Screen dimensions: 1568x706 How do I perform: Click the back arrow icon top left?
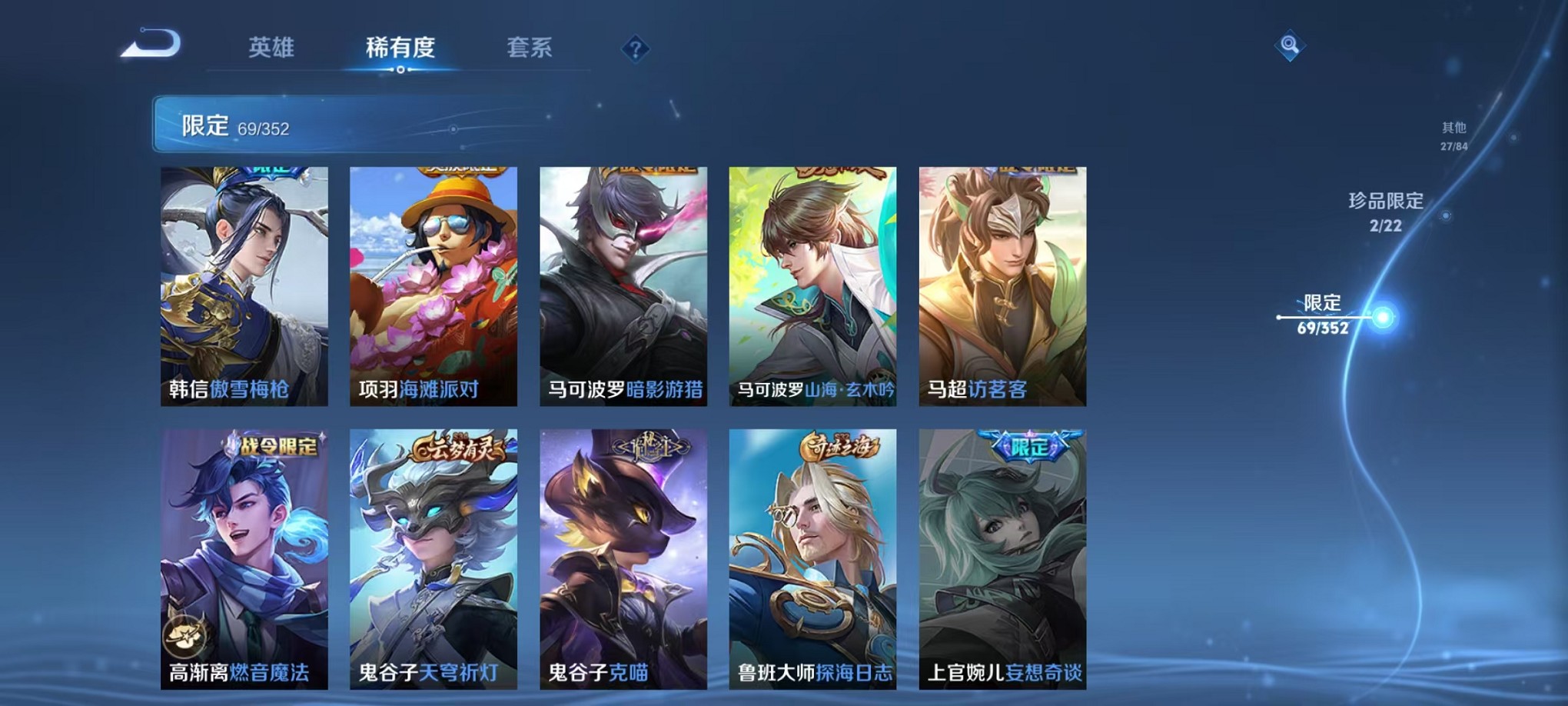(149, 46)
